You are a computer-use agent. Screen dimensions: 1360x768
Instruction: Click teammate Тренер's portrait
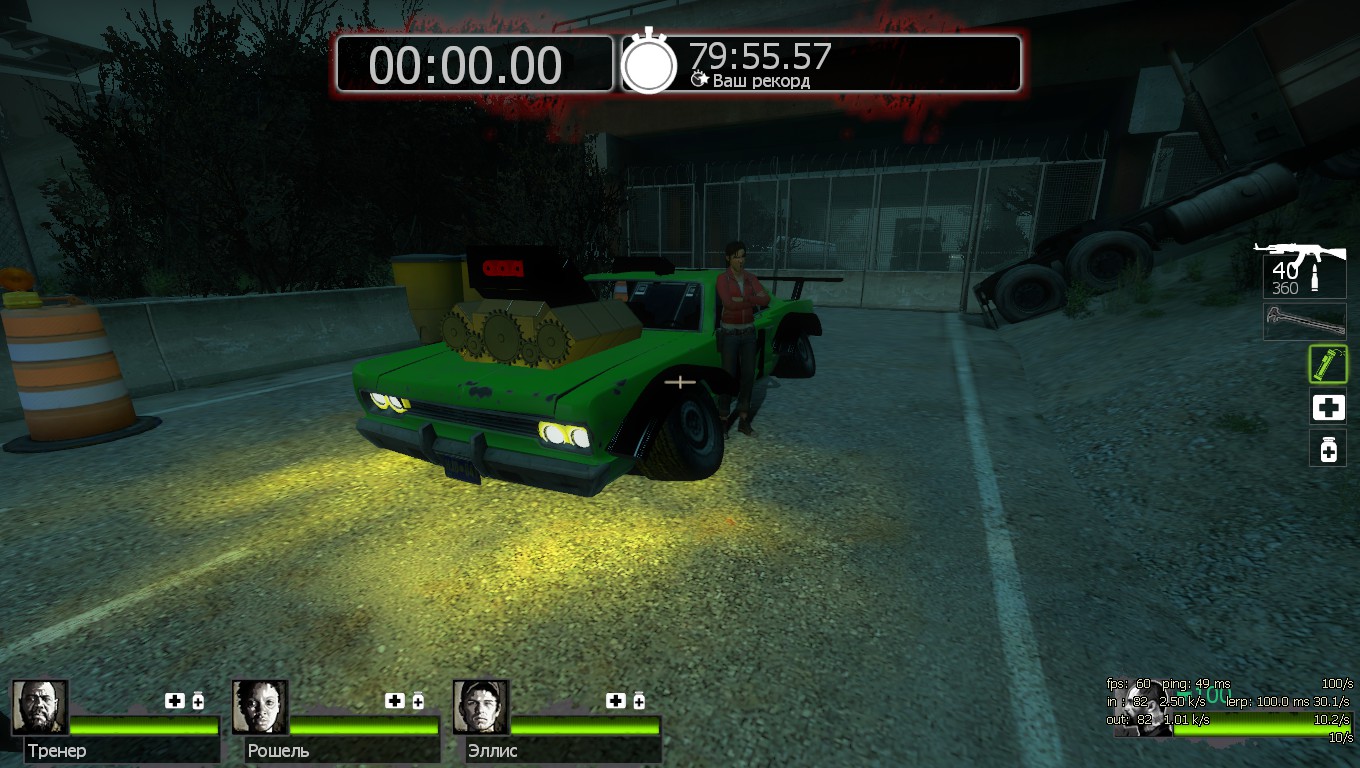pos(40,707)
